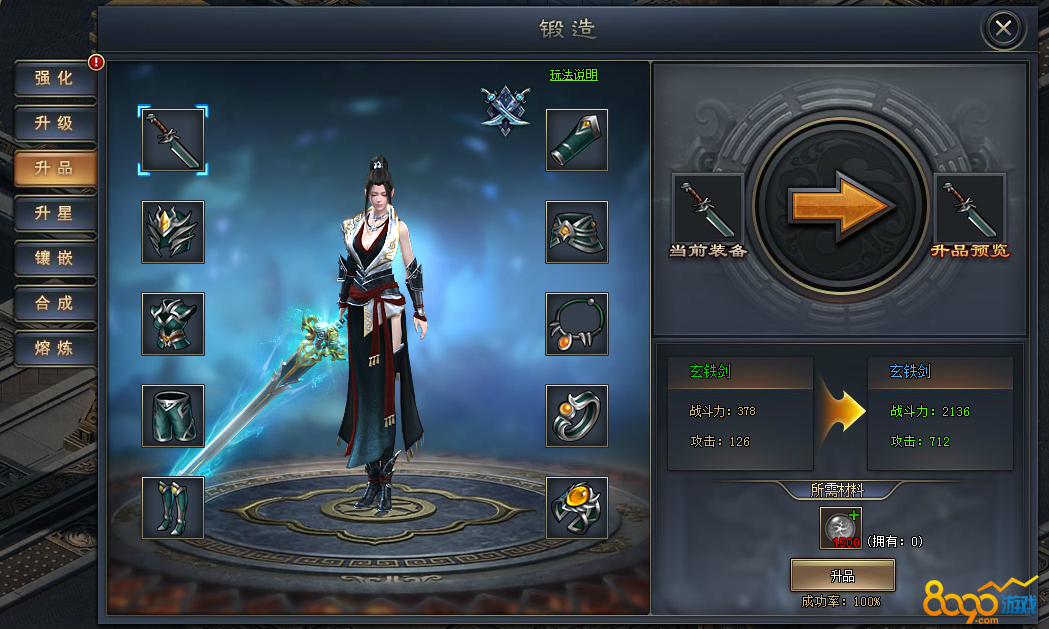Click the 升品 upgrade button

pos(842,576)
